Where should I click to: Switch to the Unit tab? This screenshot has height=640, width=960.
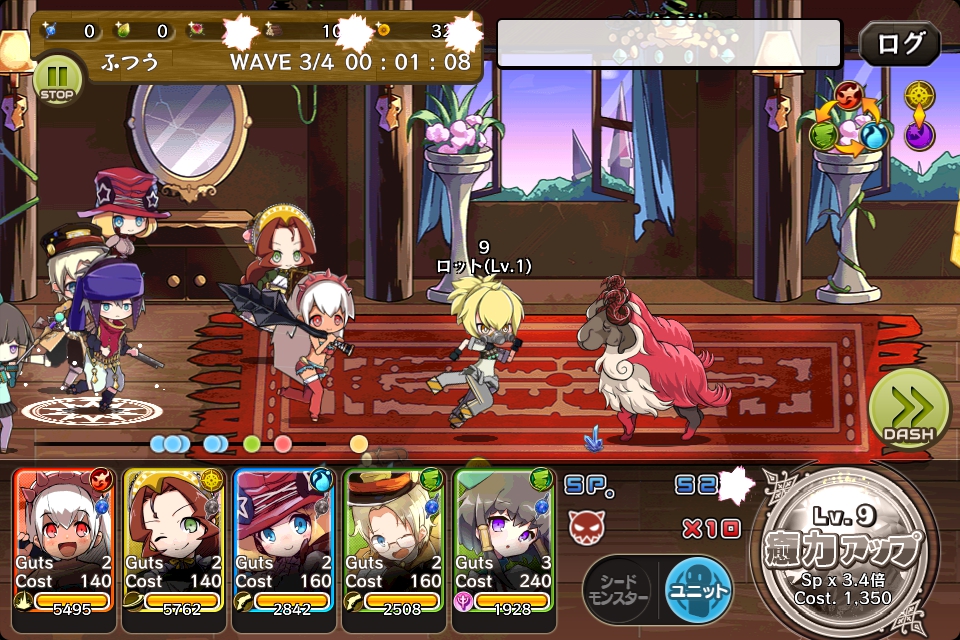point(699,589)
